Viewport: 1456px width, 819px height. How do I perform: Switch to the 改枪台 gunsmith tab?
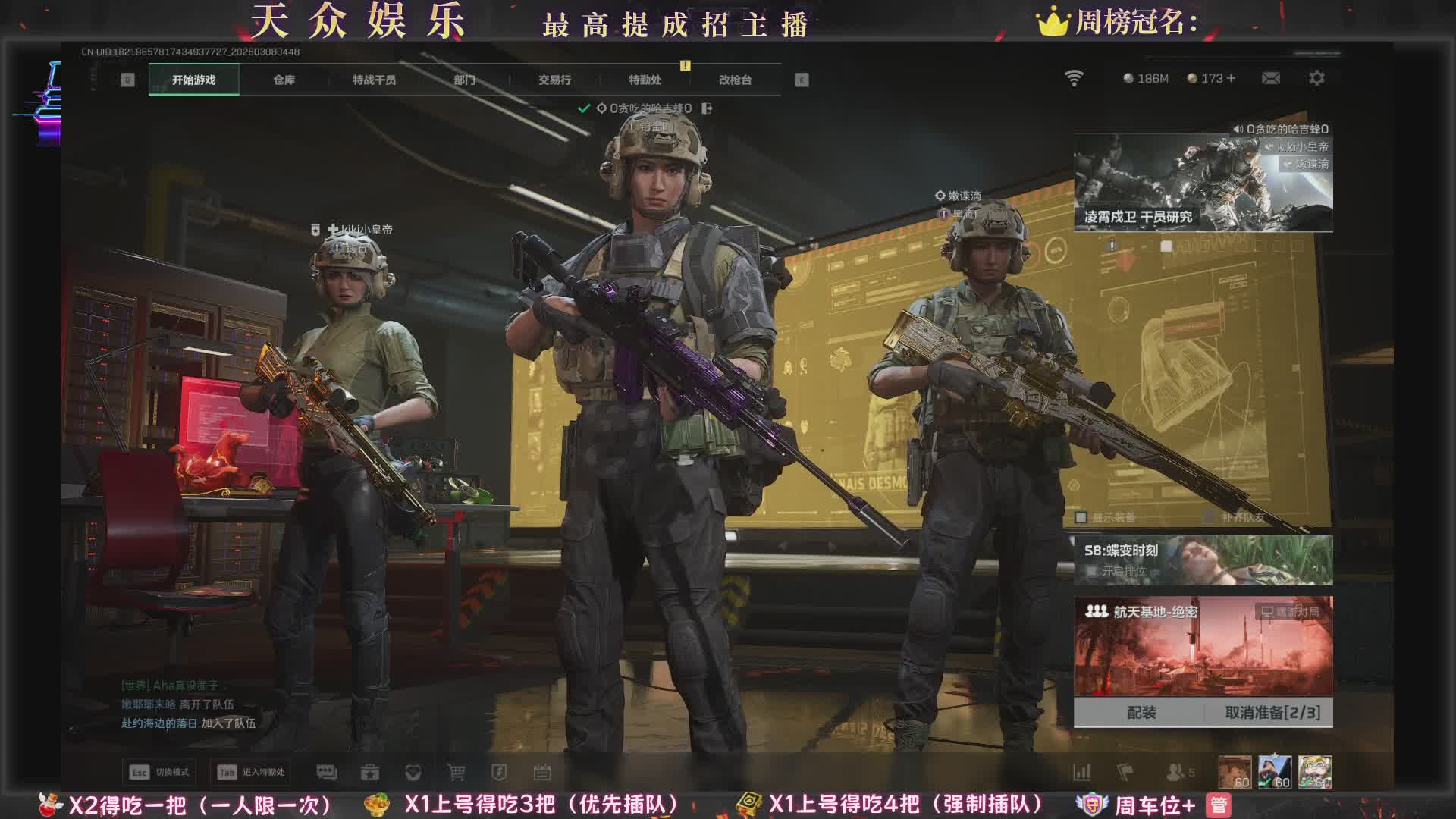(735, 80)
